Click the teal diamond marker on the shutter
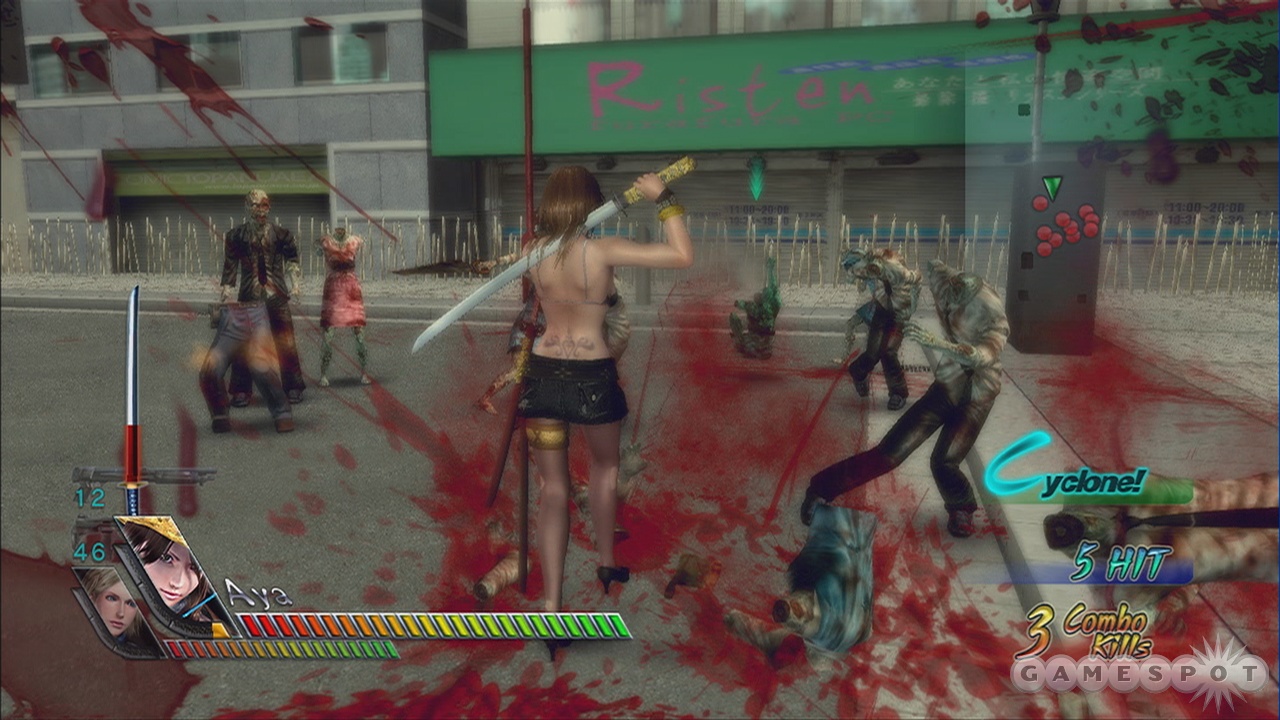 tap(757, 178)
